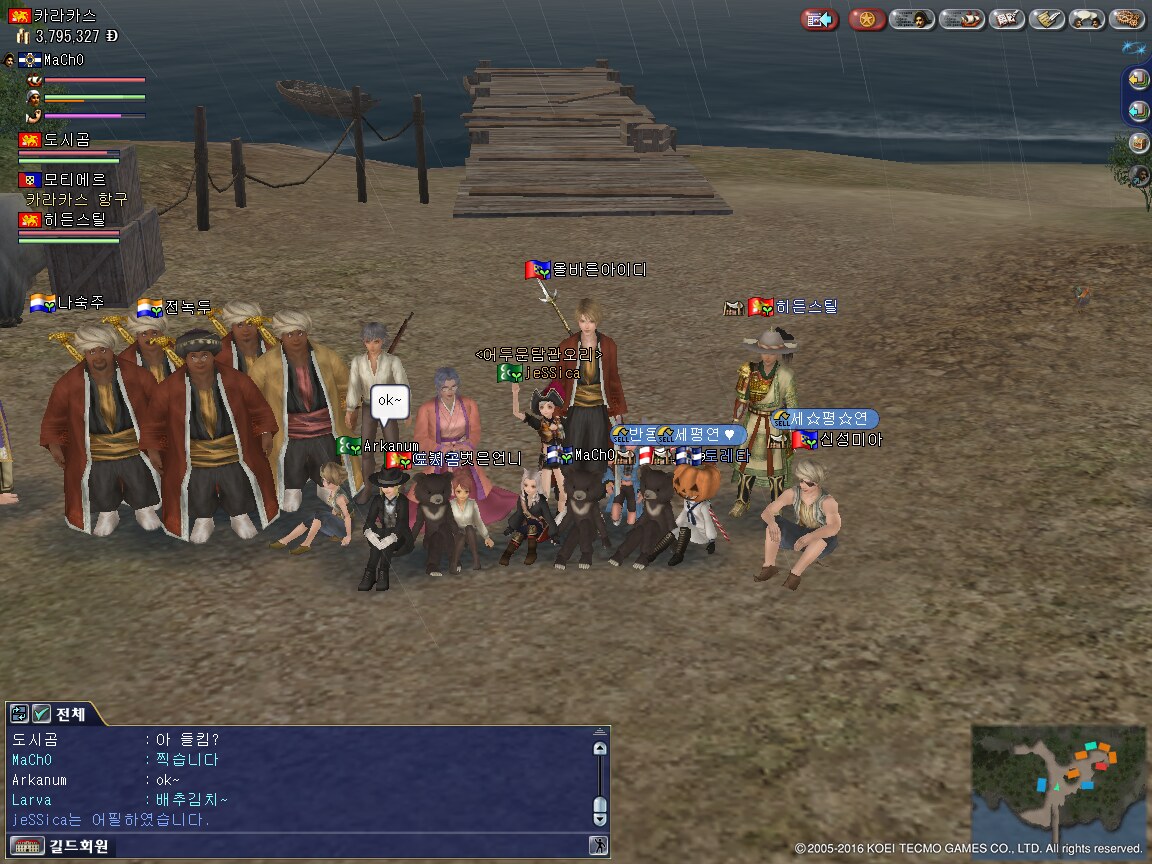Open the parchment scroll and quill menu

(x=1046, y=19)
